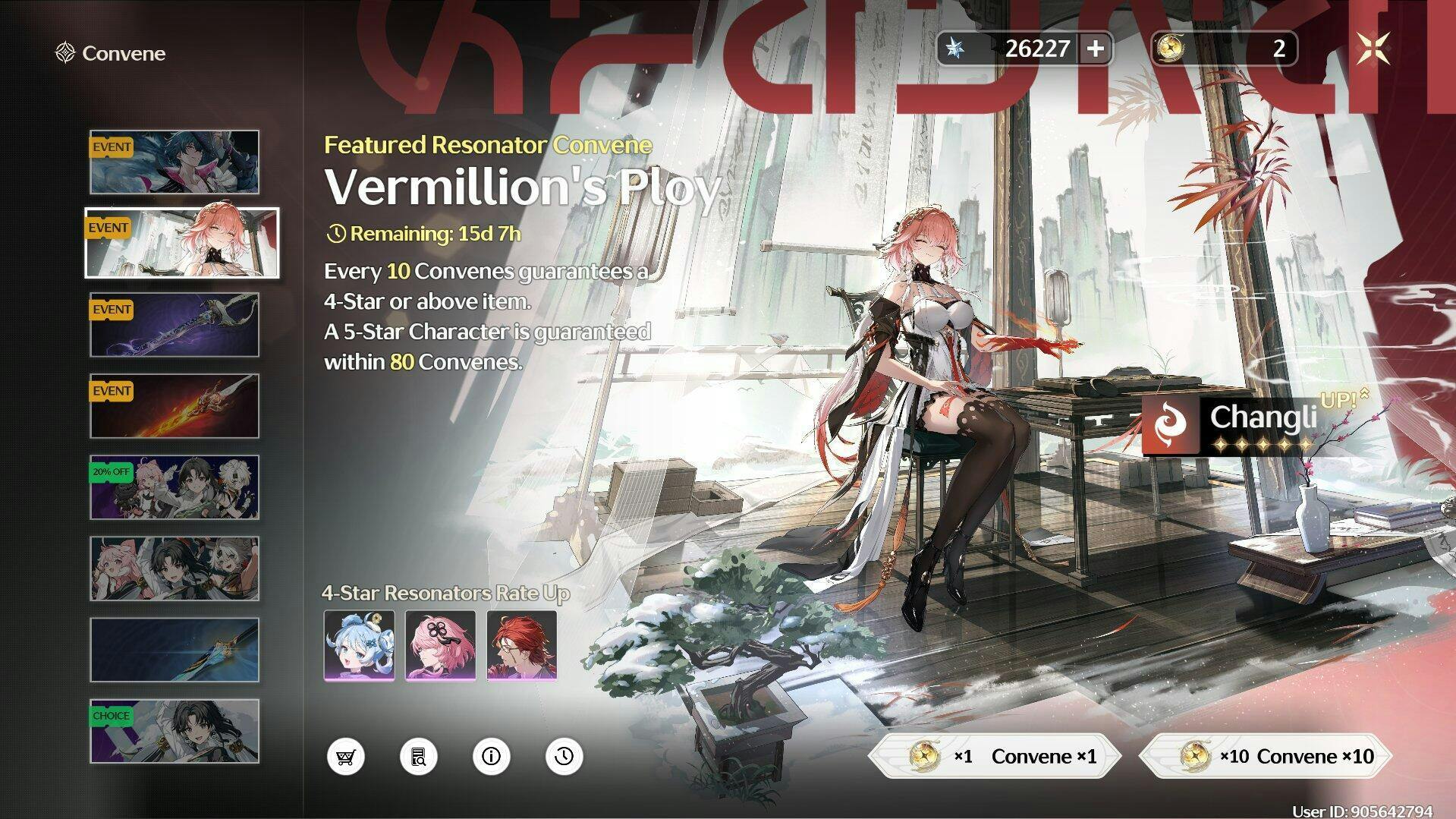This screenshot has width=1456, height=819.
Task: View the blue-haired 4-star resonator
Action: 359,645
